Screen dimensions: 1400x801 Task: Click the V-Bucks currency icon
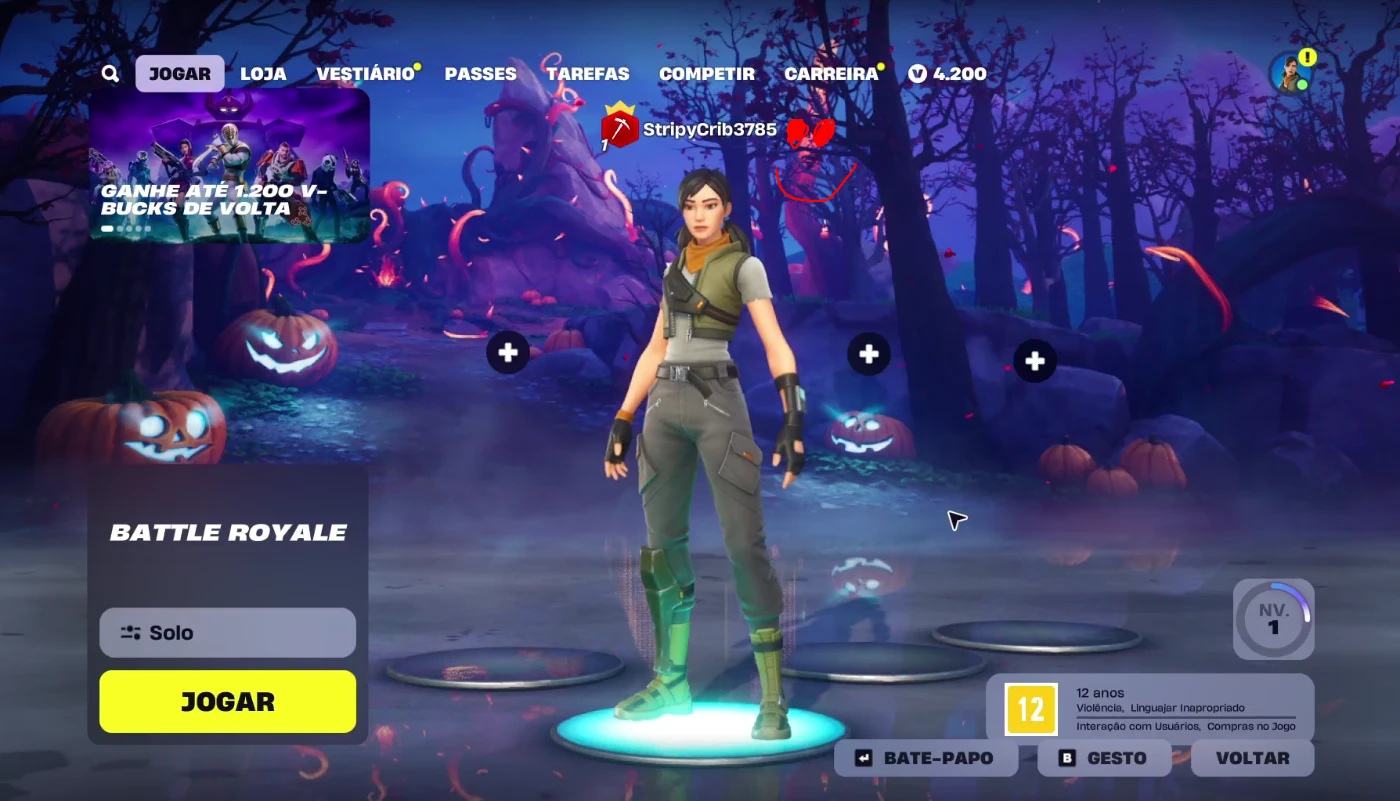coord(916,73)
